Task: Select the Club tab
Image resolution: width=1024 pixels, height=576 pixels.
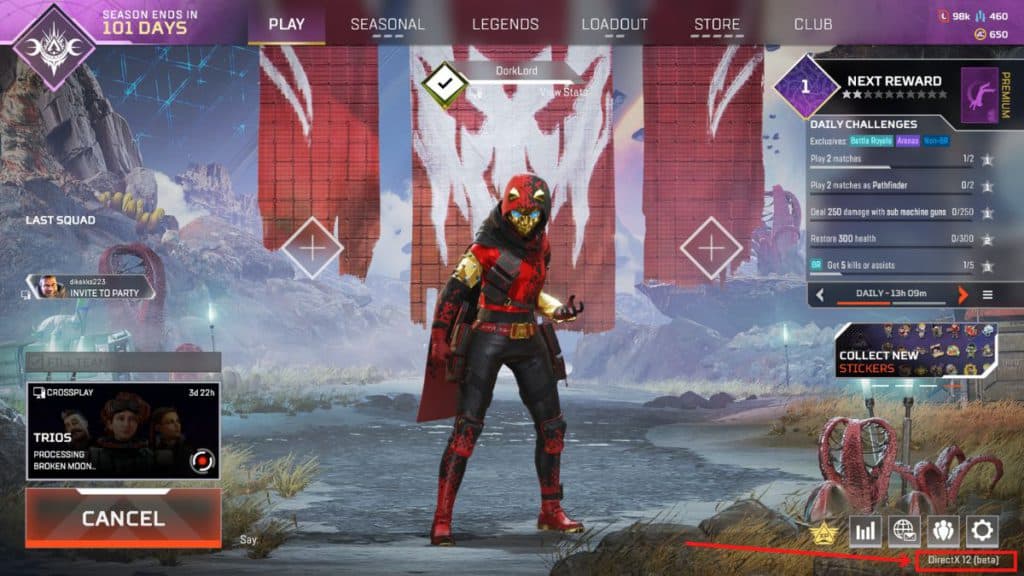Action: 813,24
